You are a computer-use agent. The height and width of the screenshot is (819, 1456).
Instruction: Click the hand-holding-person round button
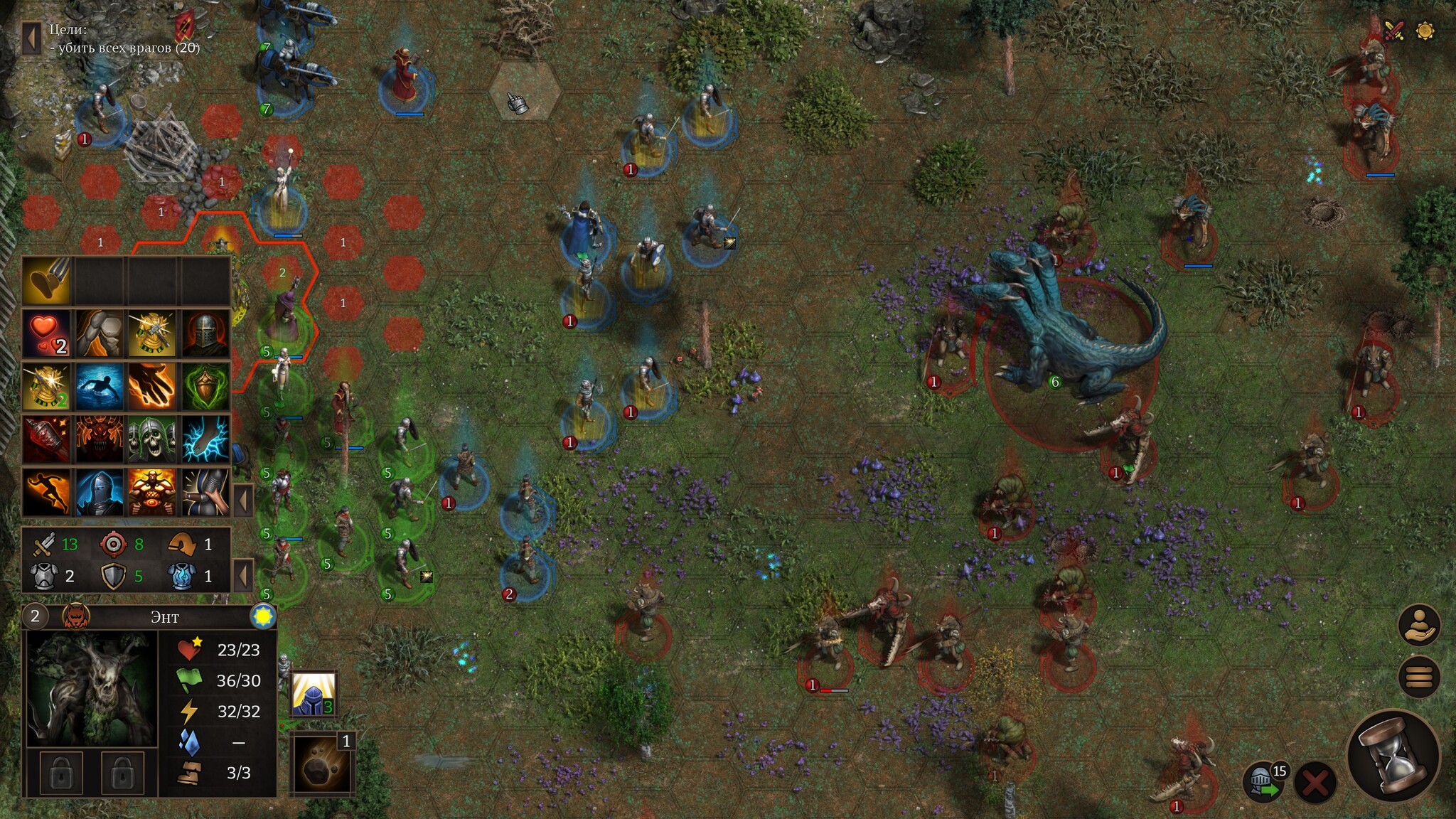[x=1418, y=625]
